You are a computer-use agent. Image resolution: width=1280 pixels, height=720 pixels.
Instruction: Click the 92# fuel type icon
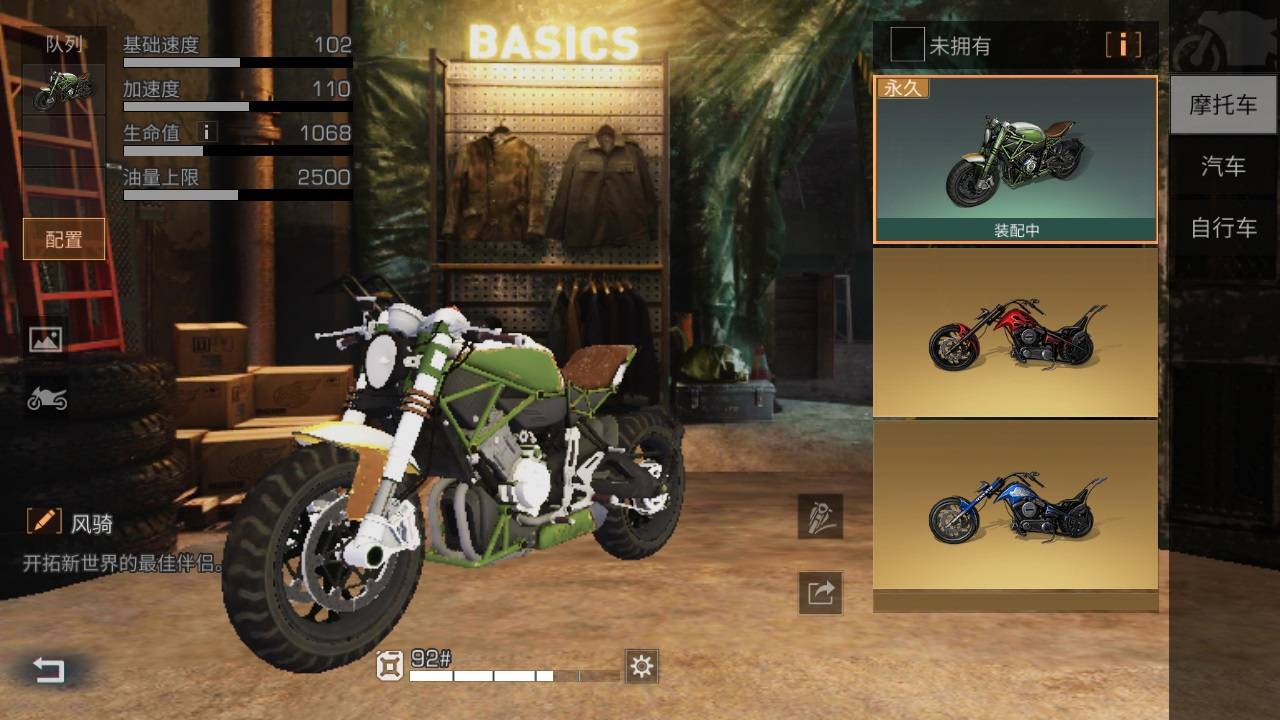(x=390, y=665)
